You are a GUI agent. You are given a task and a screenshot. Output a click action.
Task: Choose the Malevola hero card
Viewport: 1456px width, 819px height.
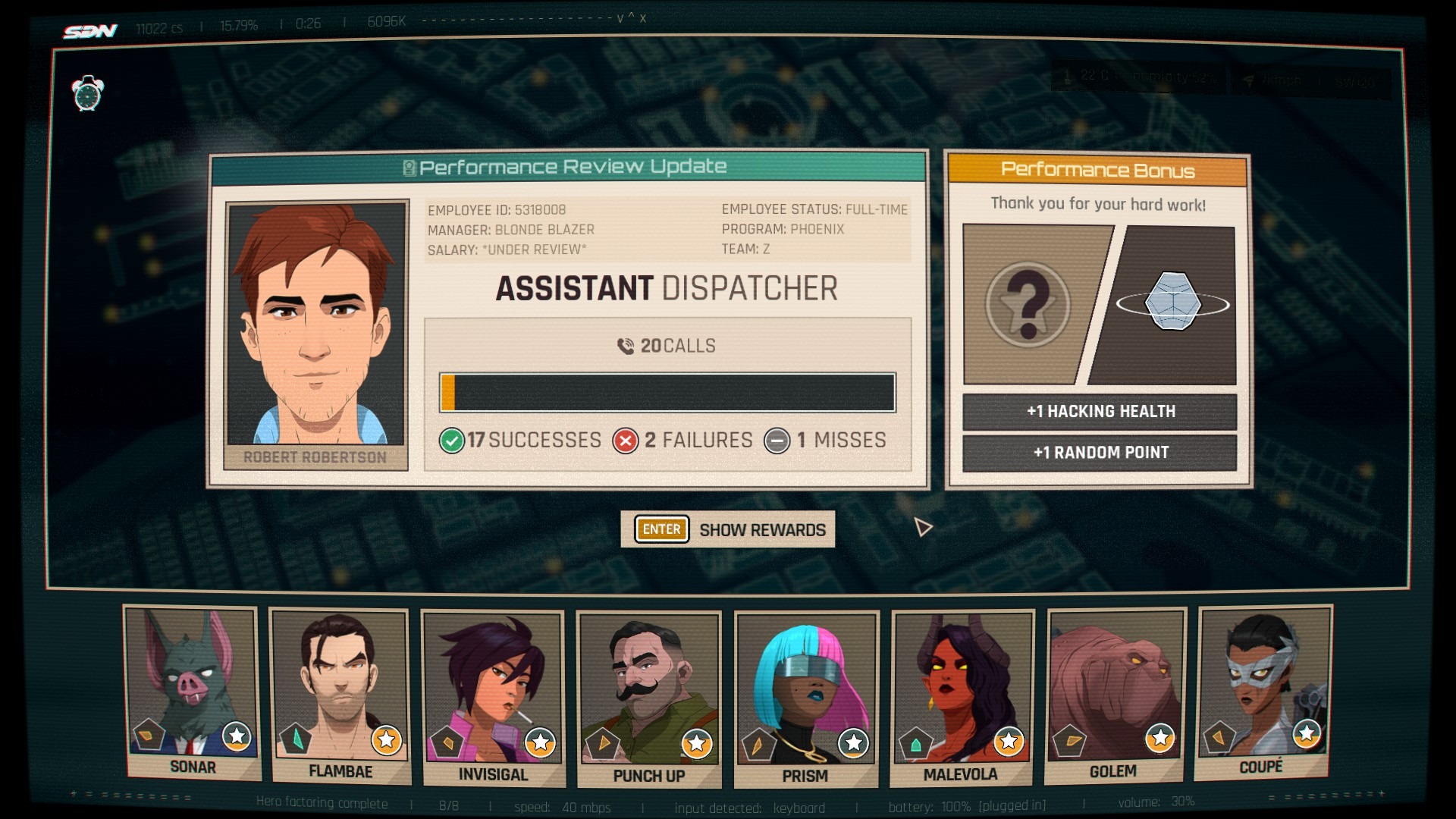point(962,697)
